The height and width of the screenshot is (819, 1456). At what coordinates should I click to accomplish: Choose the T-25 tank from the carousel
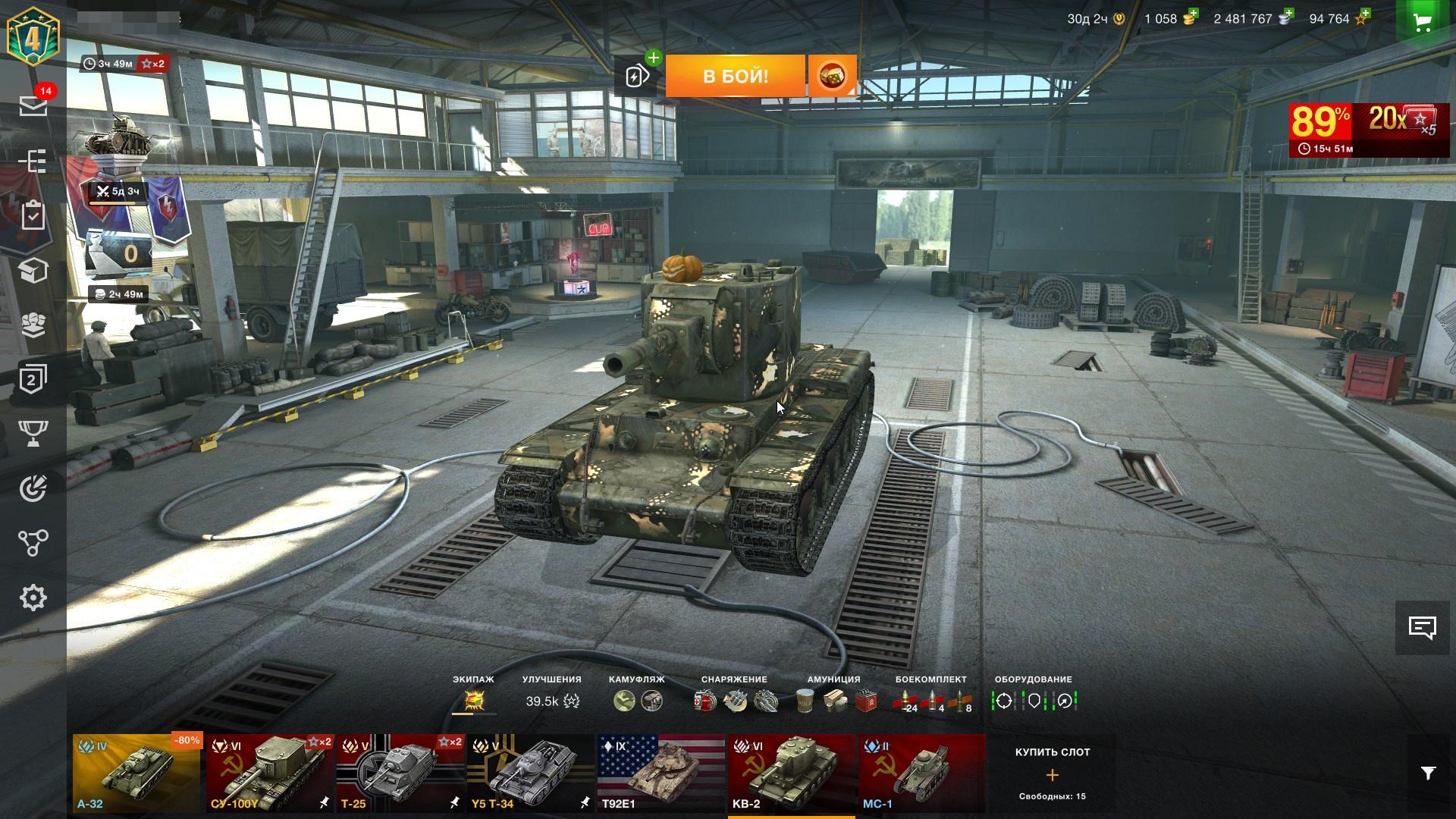(400, 773)
